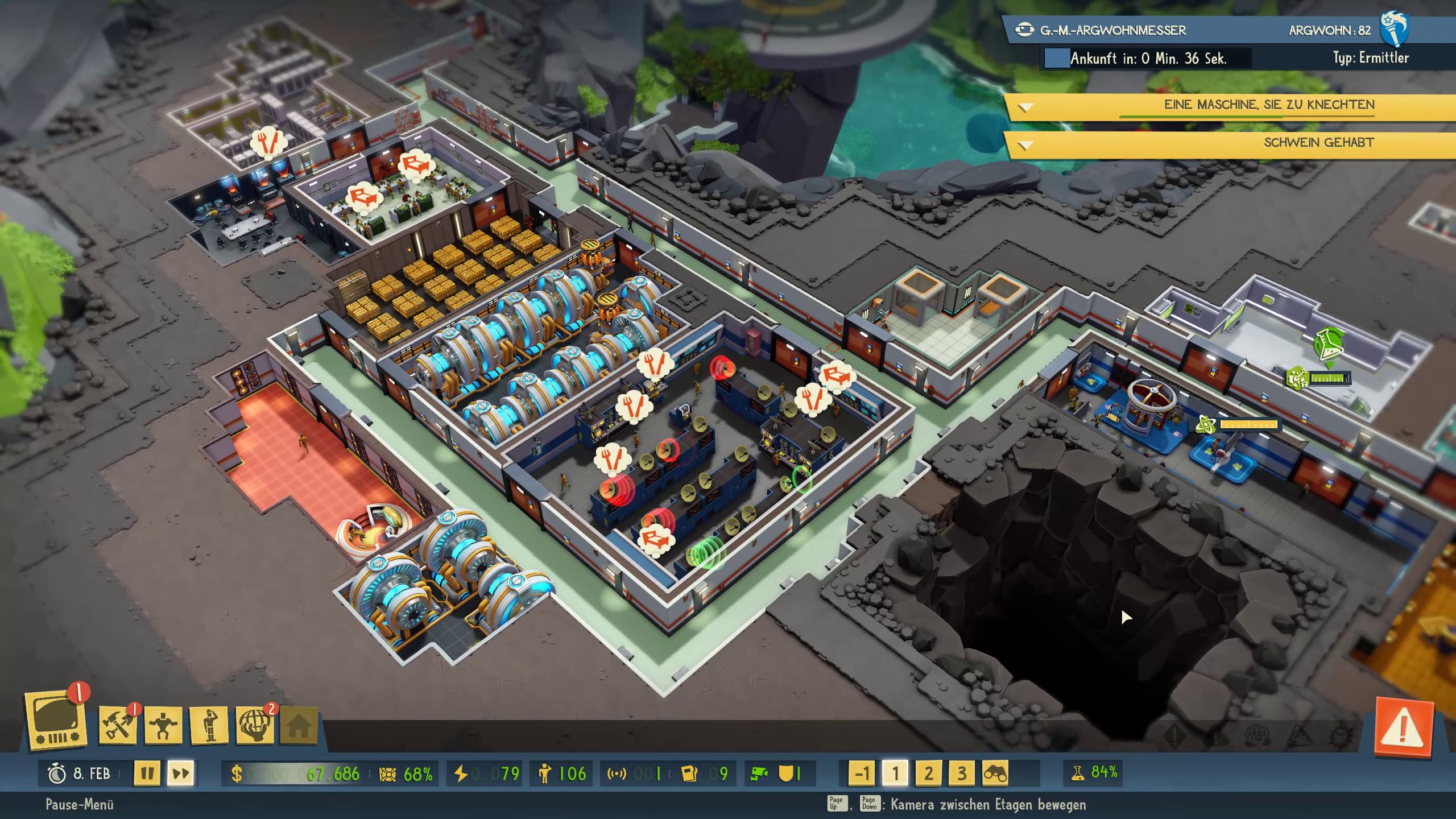
Task: Toggle fast-forward game speed
Action: [181, 773]
